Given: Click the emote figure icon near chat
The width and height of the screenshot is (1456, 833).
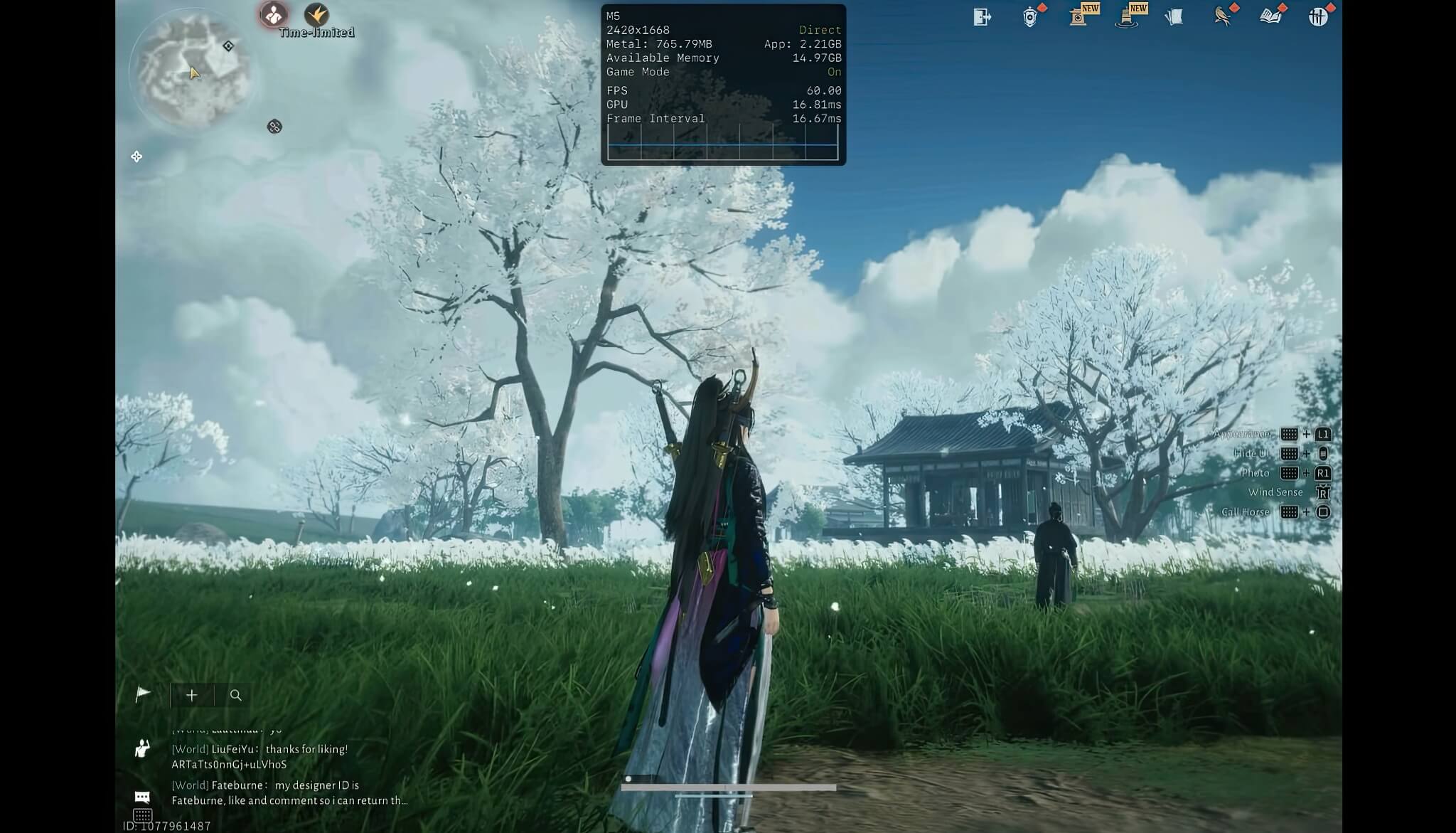Looking at the screenshot, I should (x=142, y=749).
